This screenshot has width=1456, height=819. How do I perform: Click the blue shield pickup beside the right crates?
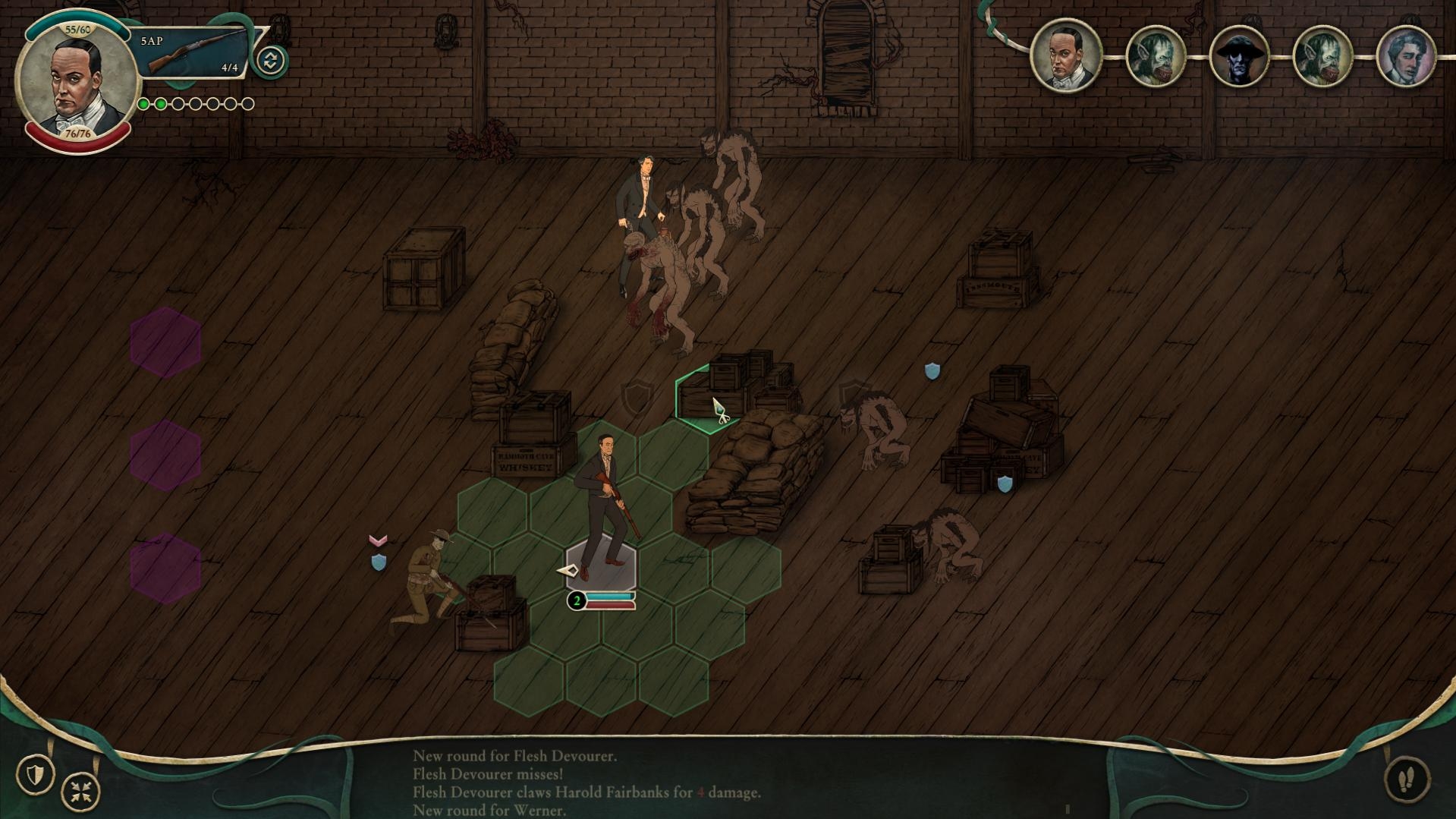[1005, 484]
